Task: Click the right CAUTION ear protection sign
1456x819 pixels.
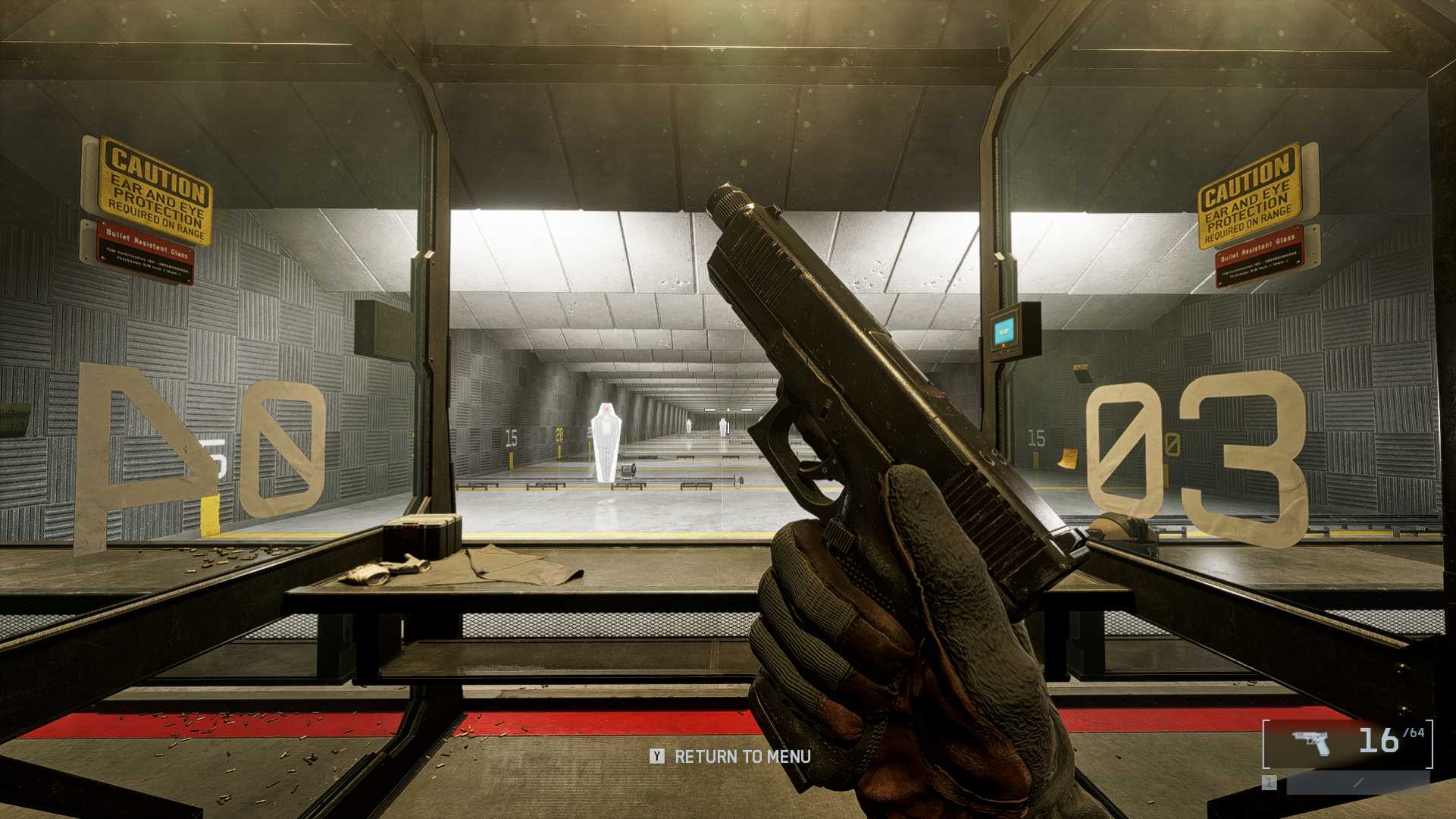Action: 1249,197
